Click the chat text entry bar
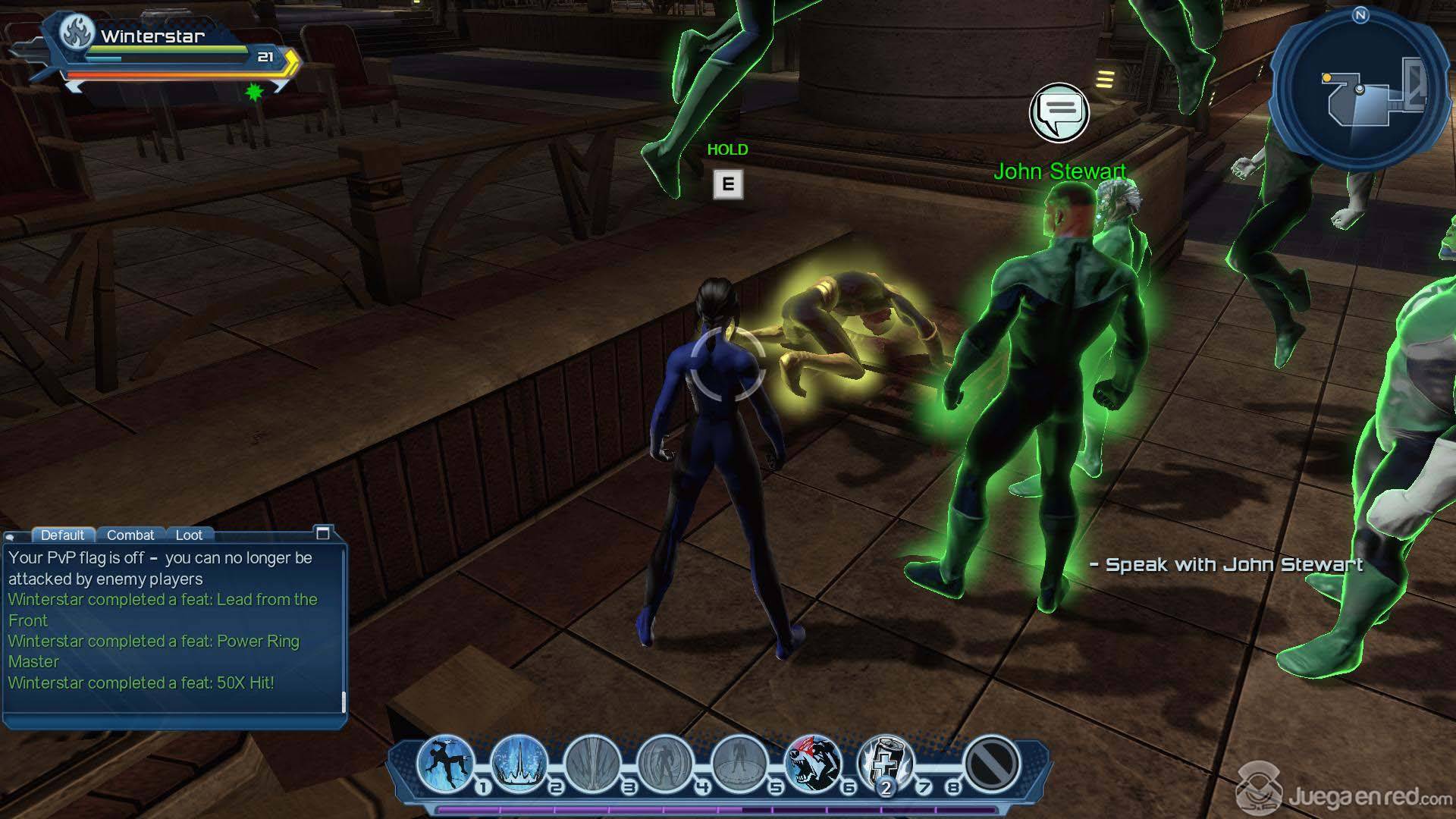The image size is (1456, 819). [173, 720]
